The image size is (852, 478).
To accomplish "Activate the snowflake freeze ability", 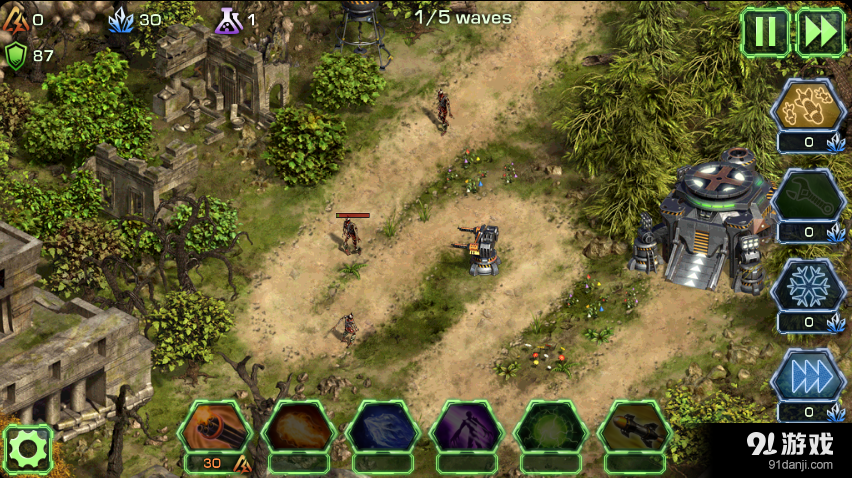I will click(808, 285).
